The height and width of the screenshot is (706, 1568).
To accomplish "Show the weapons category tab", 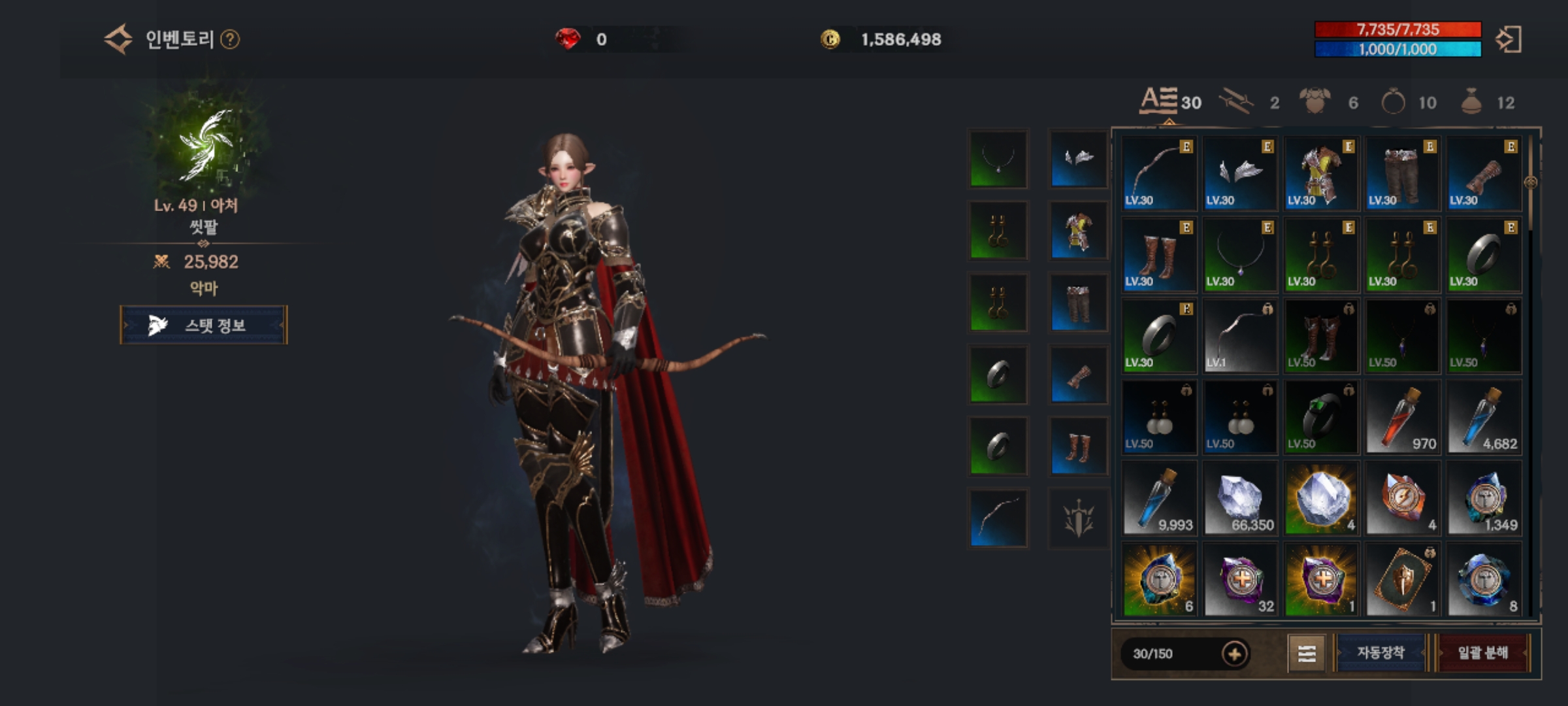I will pos(1249,102).
